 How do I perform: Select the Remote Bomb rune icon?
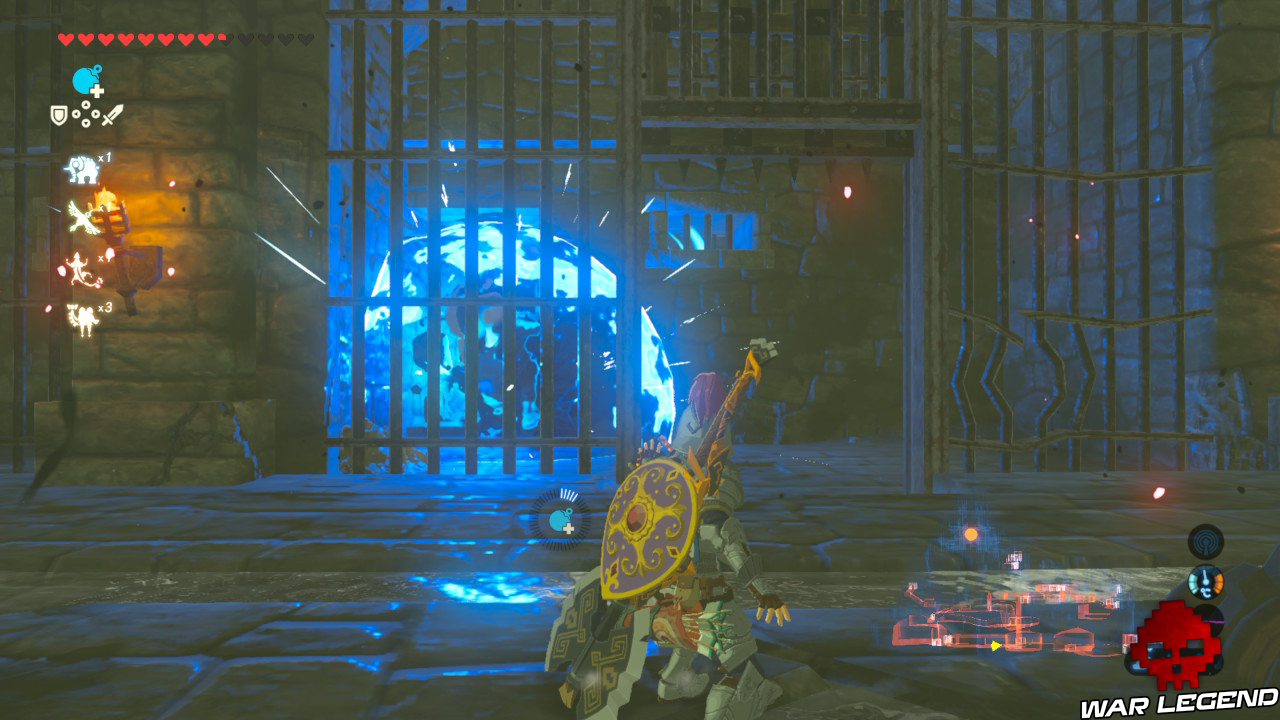[82, 78]
